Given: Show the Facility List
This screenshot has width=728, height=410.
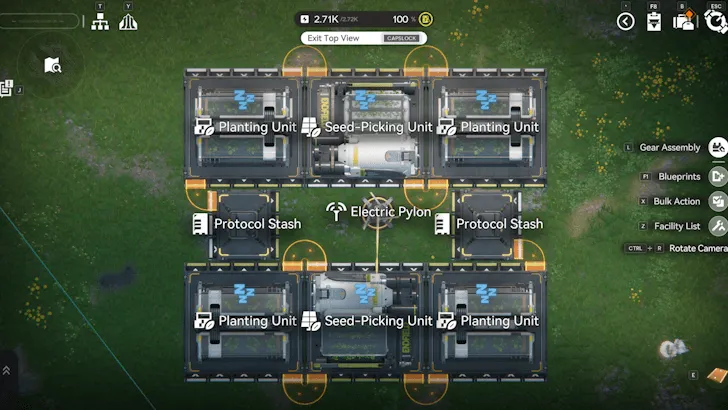Looking at the screenshot, I should coord(717,226).
